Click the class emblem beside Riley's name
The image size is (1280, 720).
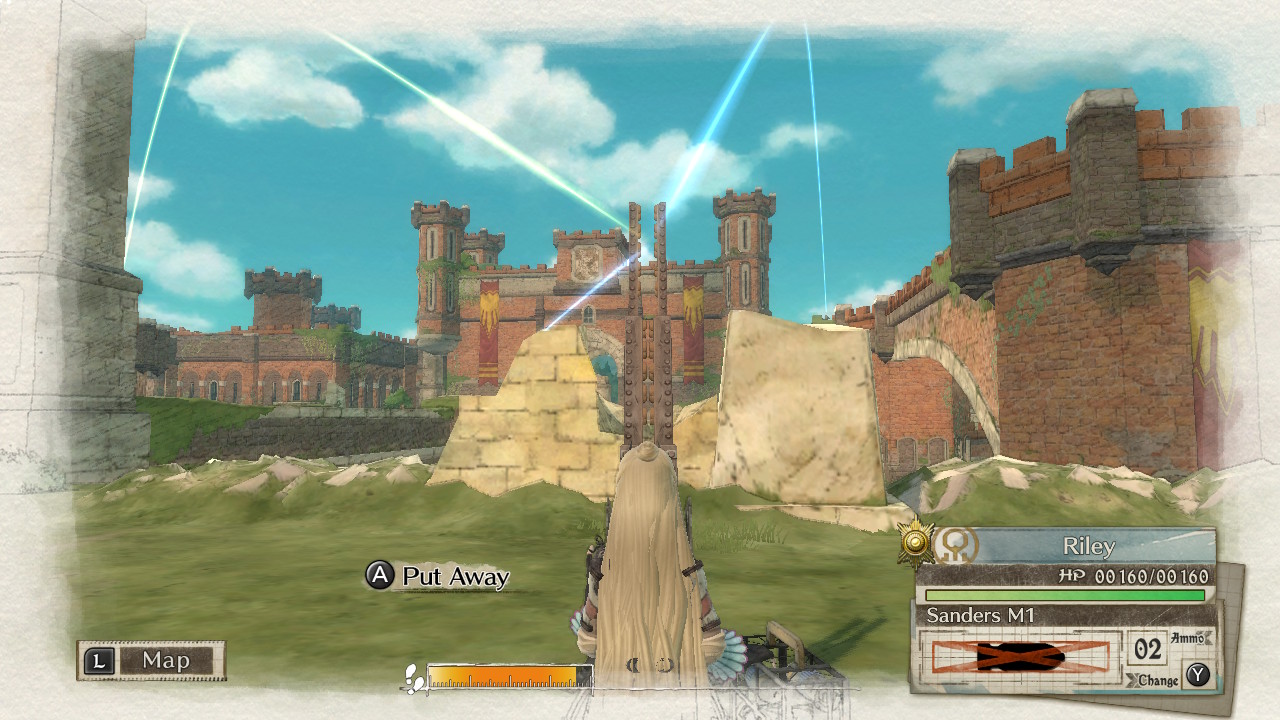coord(956,546)
